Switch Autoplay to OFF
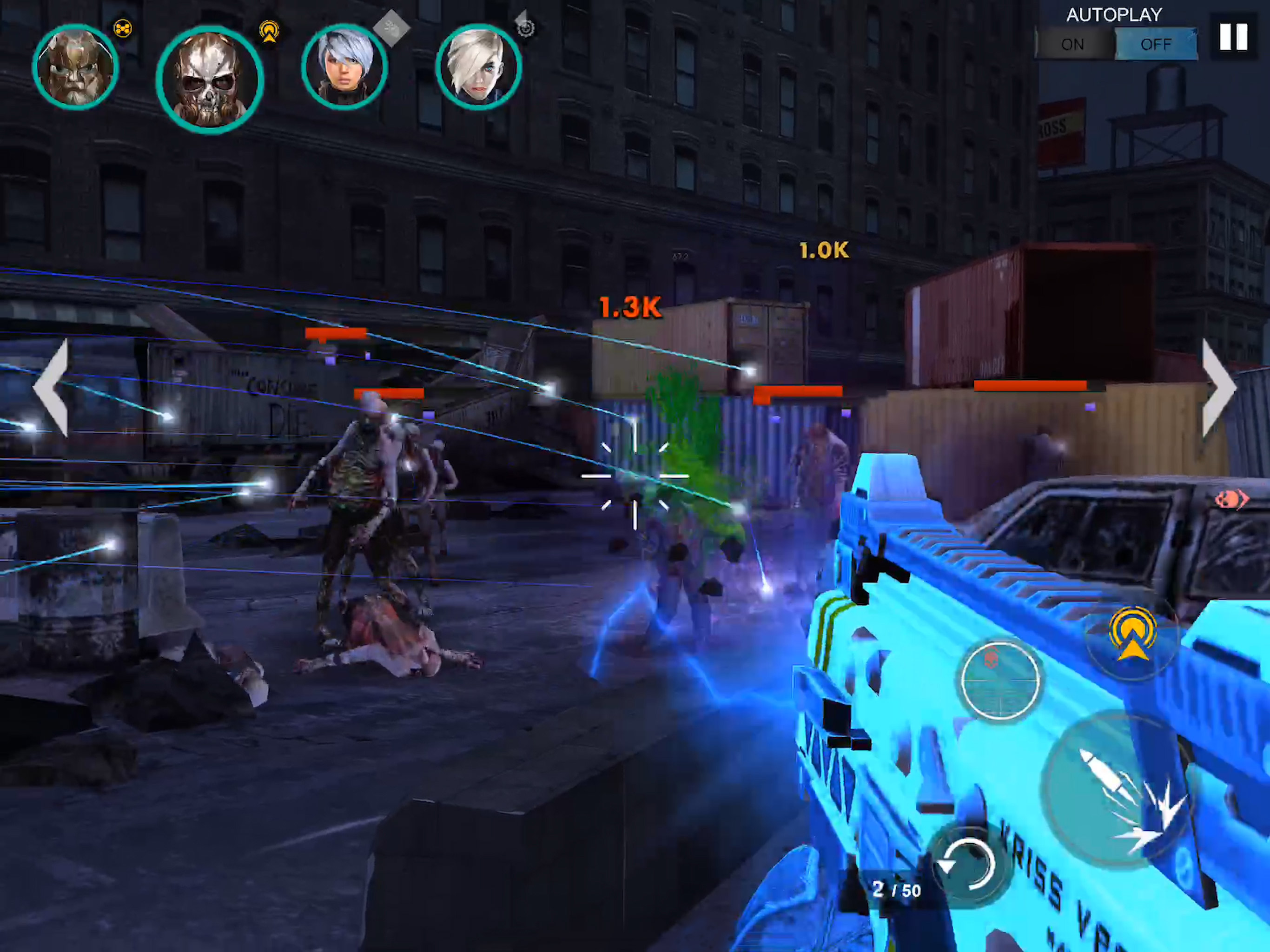The width and height of the screenshot is (1270, 952). [x=1155, y=44]
